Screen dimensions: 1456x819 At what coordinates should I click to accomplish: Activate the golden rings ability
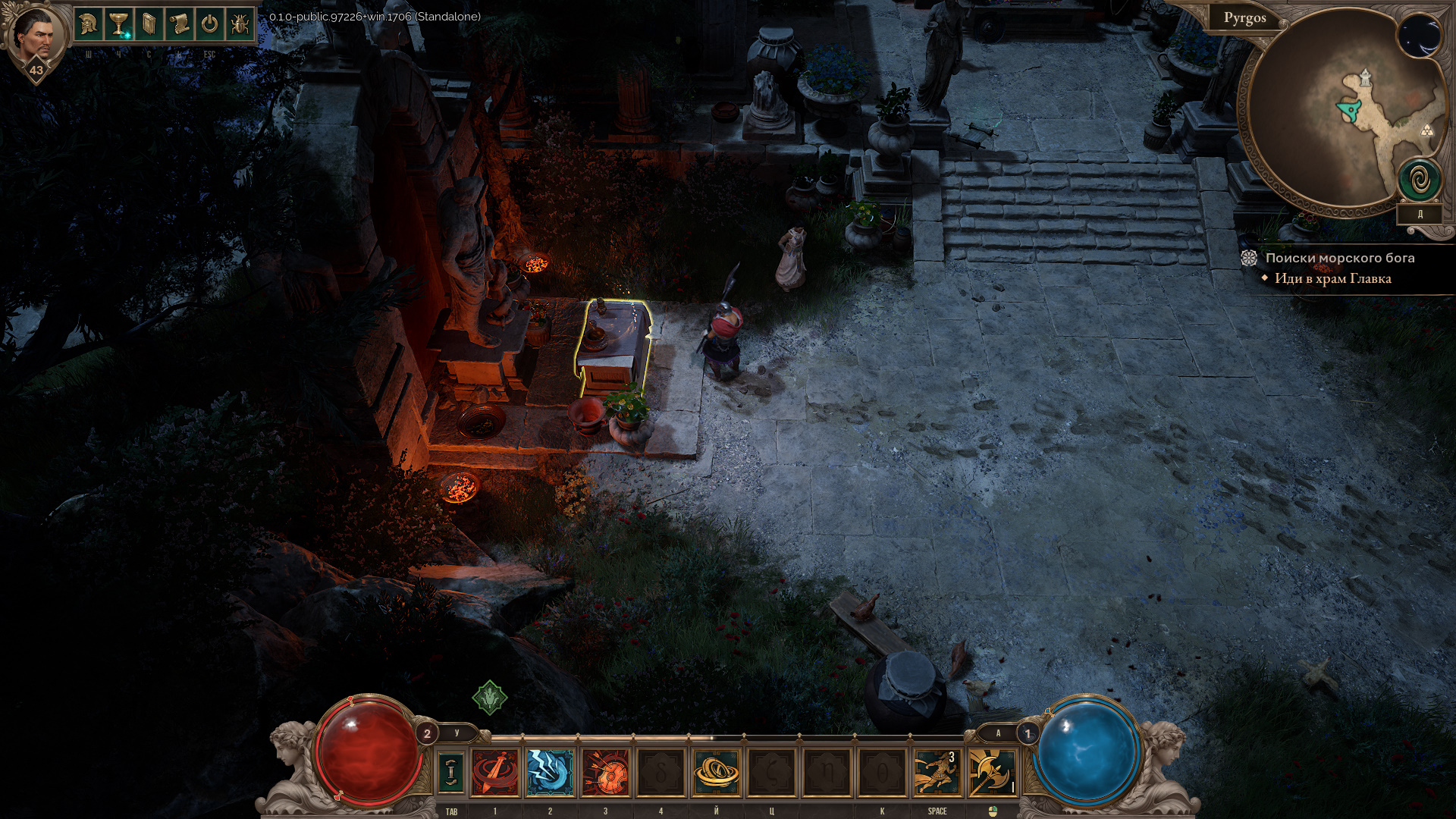tap(716, 772)
